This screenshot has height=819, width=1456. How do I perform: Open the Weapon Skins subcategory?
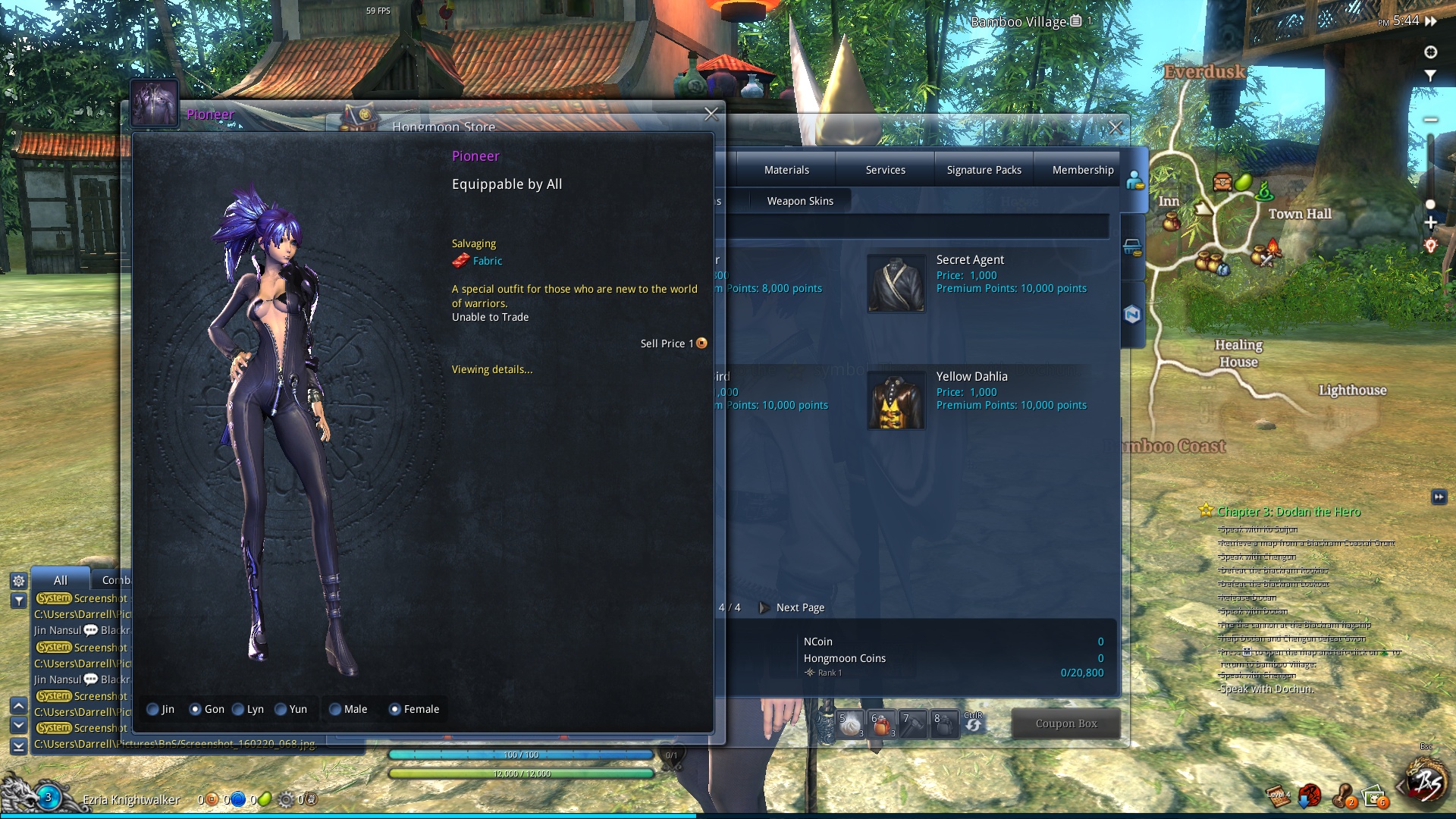pyautogui.click(x=799, y=201)
